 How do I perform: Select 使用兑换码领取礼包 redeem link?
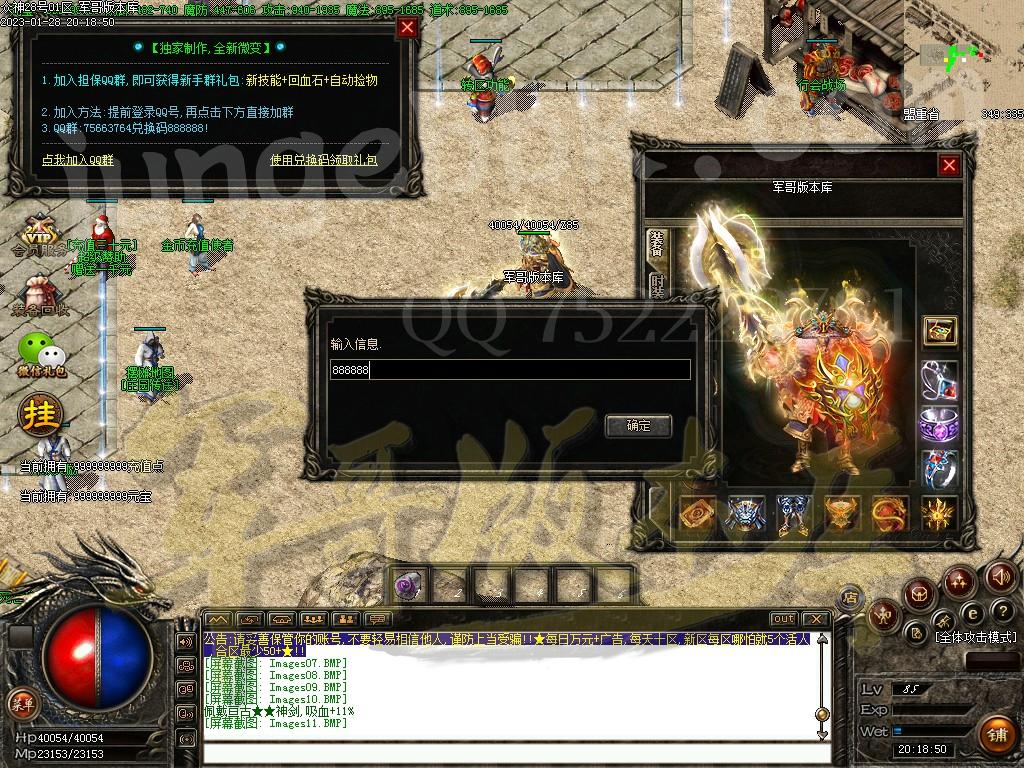point(323,159)
